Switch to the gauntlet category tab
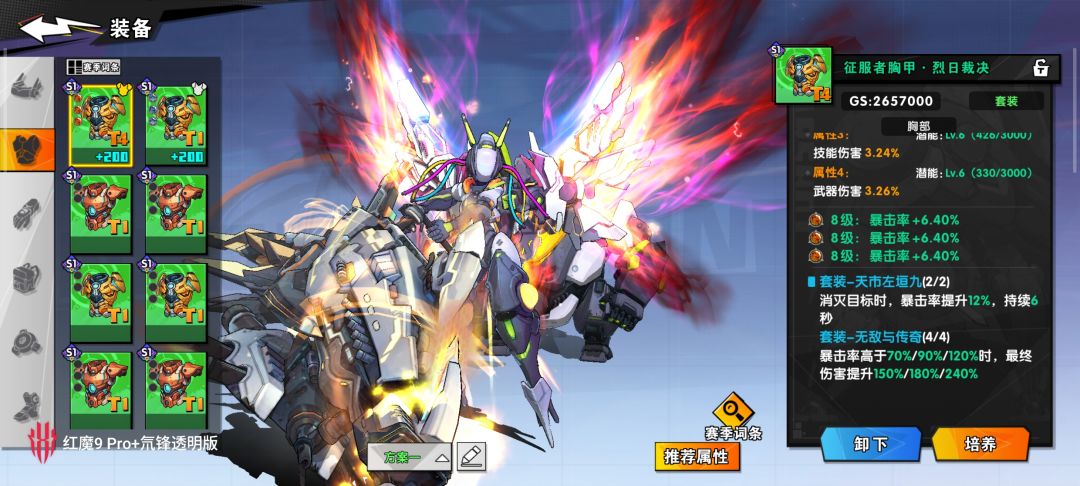 (27, 214)
